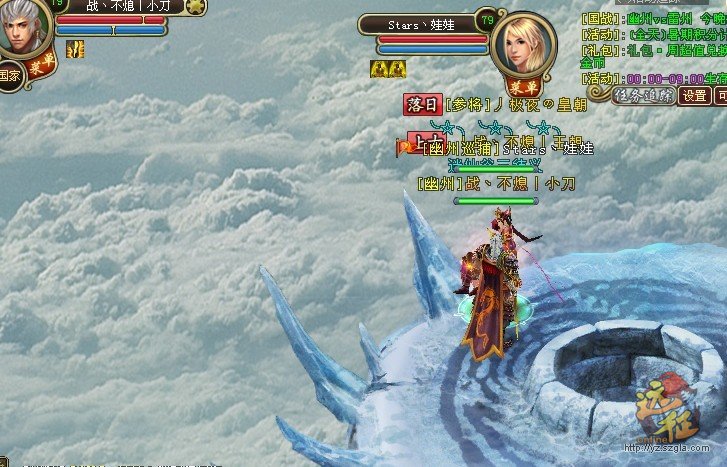This screenshot has width=727, height=467.
Task: Click the 国家 nation button
Action: [9, 75]
